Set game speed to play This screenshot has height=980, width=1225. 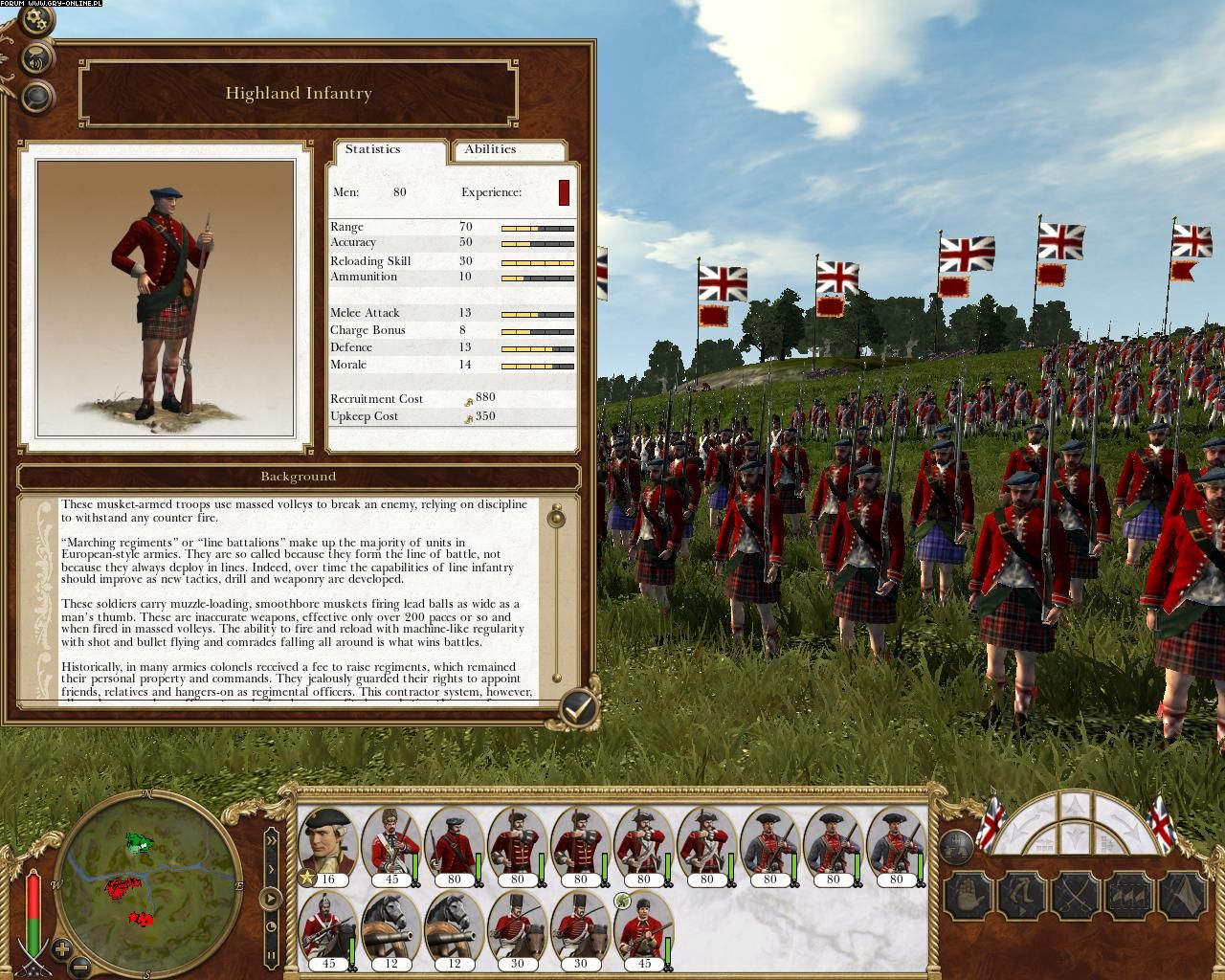pos(271,900)
